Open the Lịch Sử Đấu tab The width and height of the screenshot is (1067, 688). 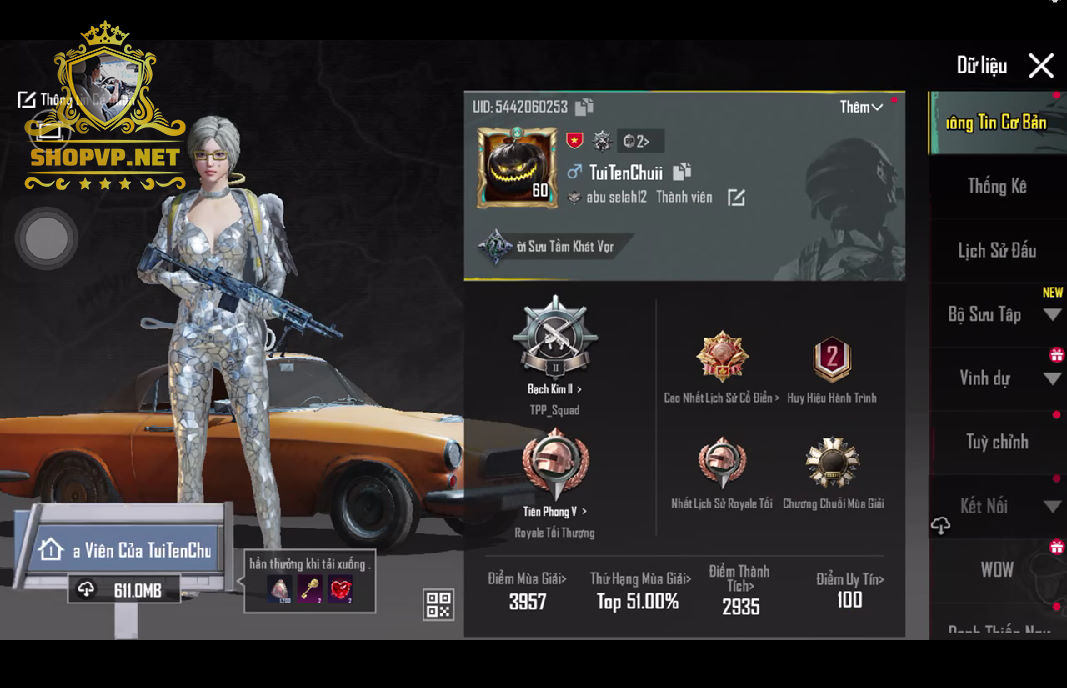996,251
